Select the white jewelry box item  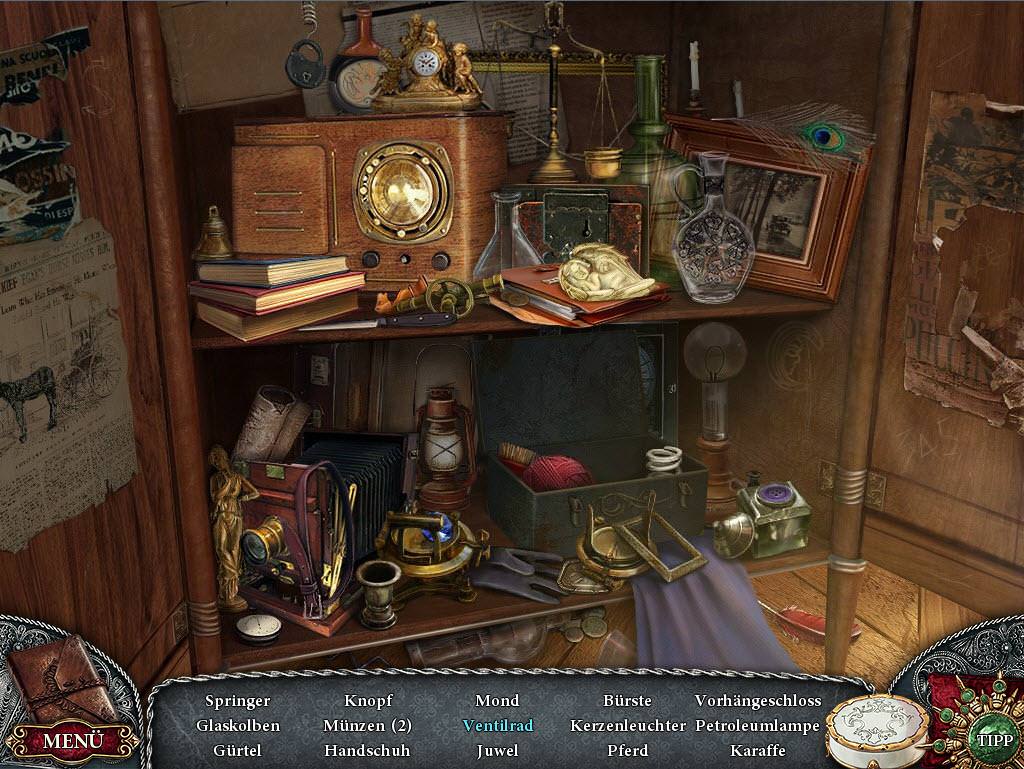coord(876,728)
